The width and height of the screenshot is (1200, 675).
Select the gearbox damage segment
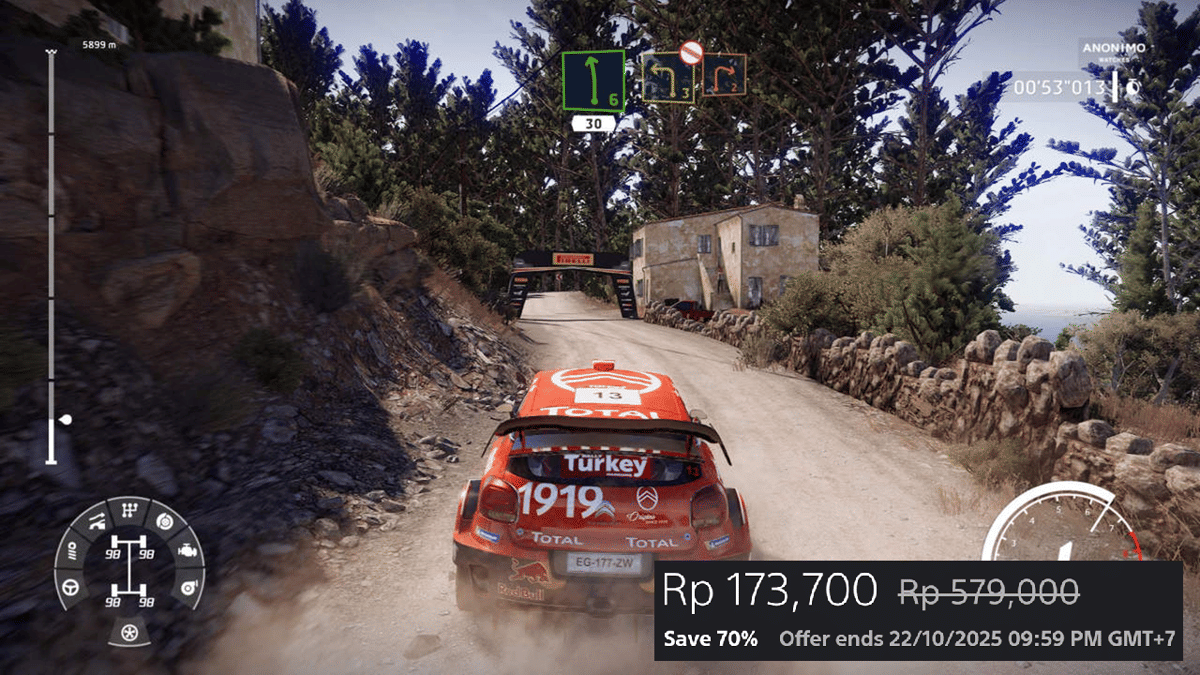(x=129, y=511)
